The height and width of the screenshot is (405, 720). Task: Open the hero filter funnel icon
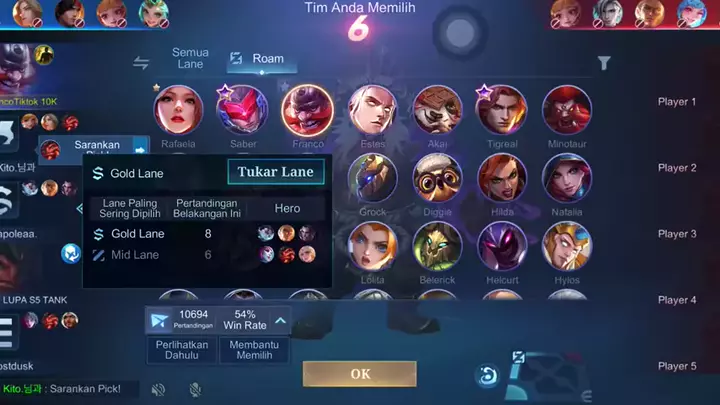click(x=604, y=63)
